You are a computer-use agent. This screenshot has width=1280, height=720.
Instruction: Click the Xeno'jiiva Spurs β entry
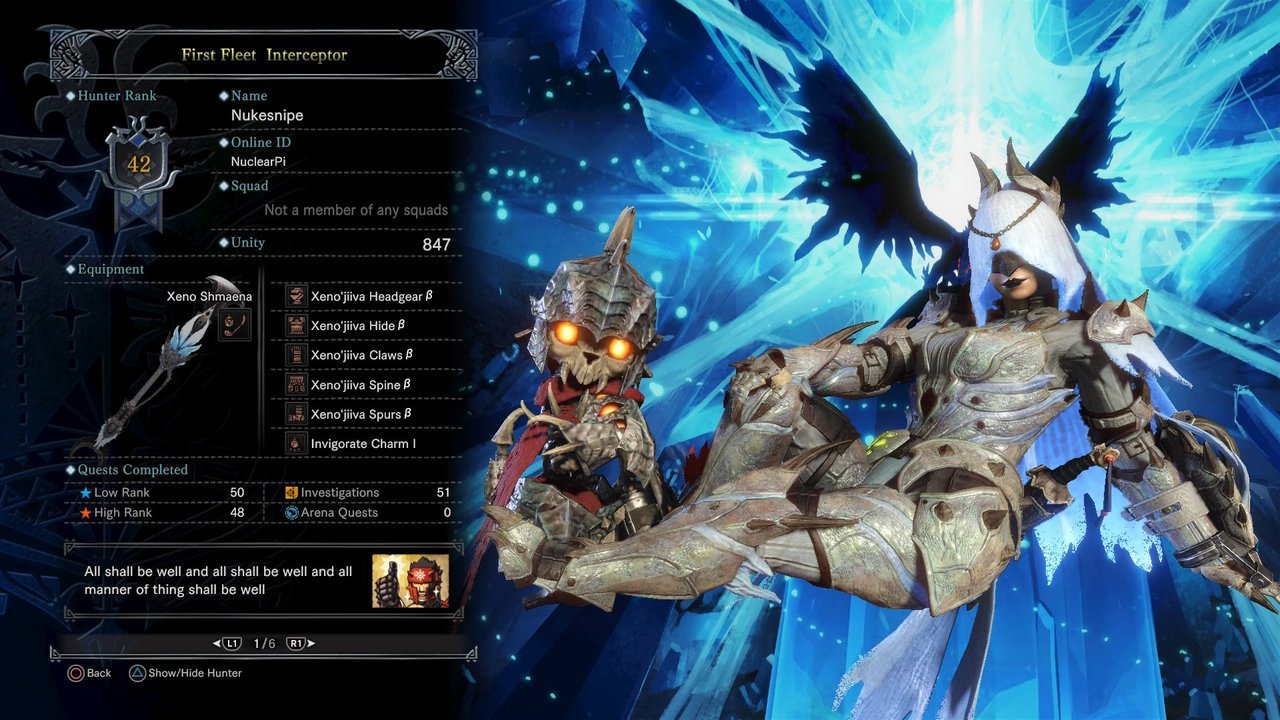[365, 414]
